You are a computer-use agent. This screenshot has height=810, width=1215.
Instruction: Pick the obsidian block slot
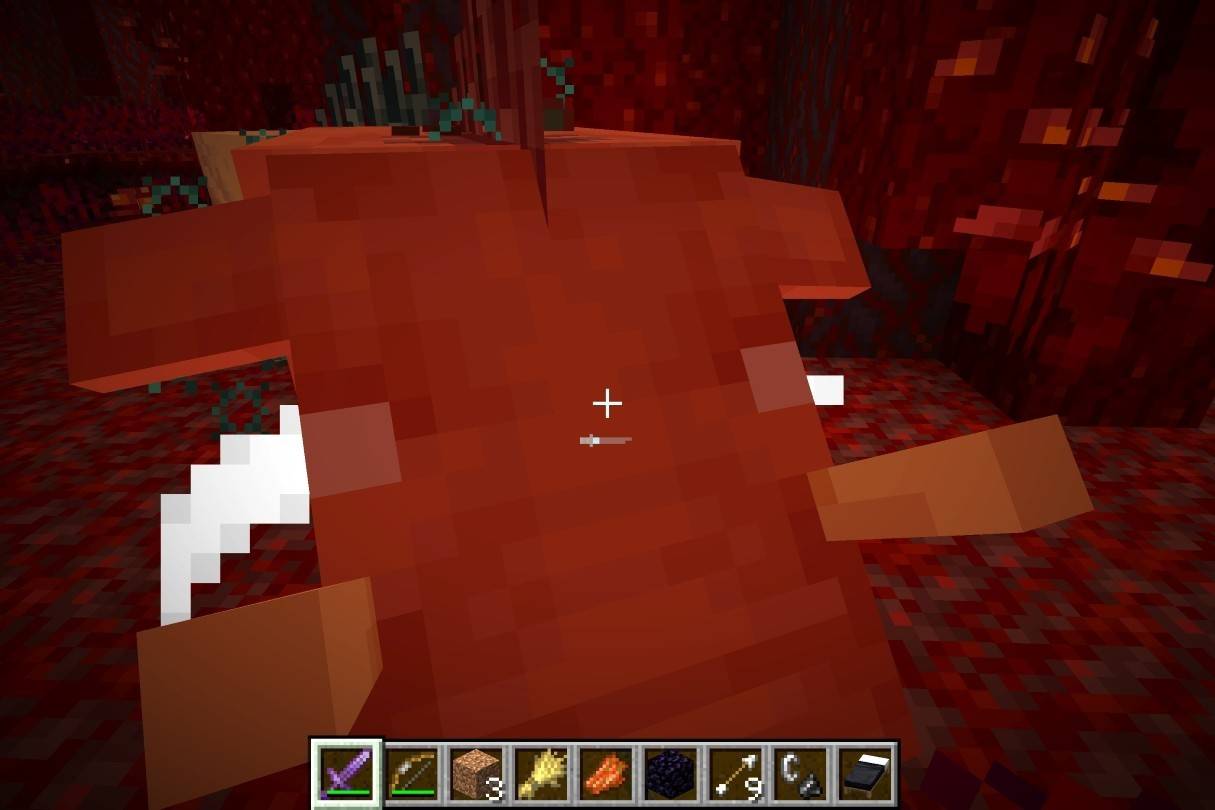(670, 773)
